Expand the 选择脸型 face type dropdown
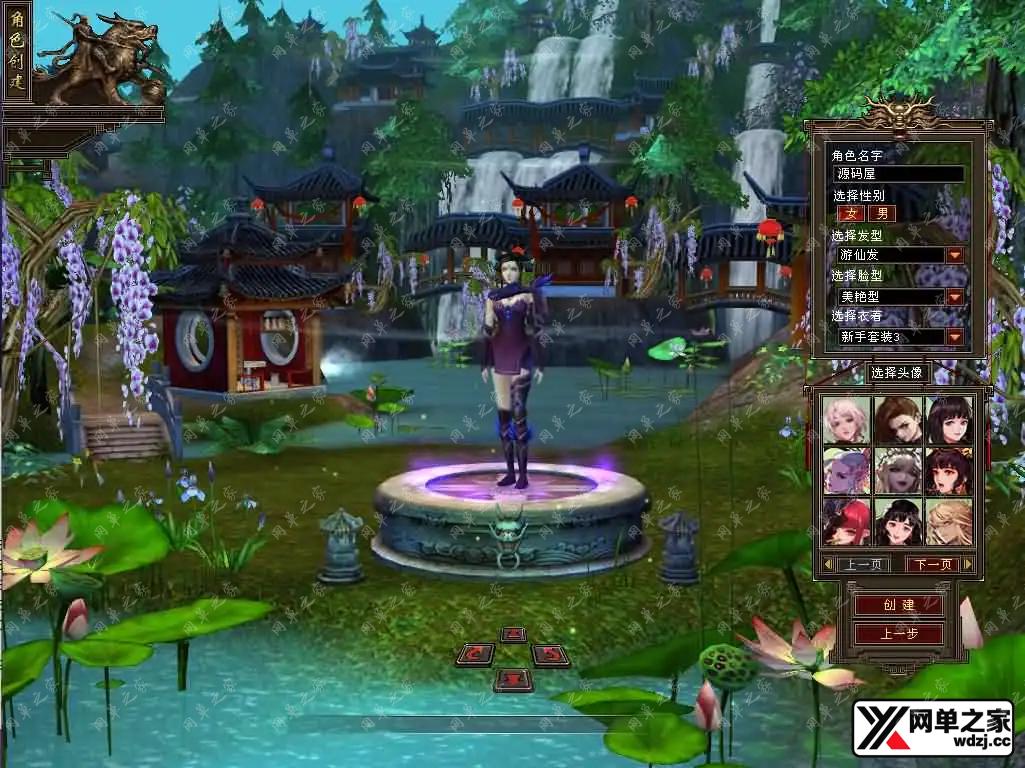1025x768 pixels. (x=955, y=297)
